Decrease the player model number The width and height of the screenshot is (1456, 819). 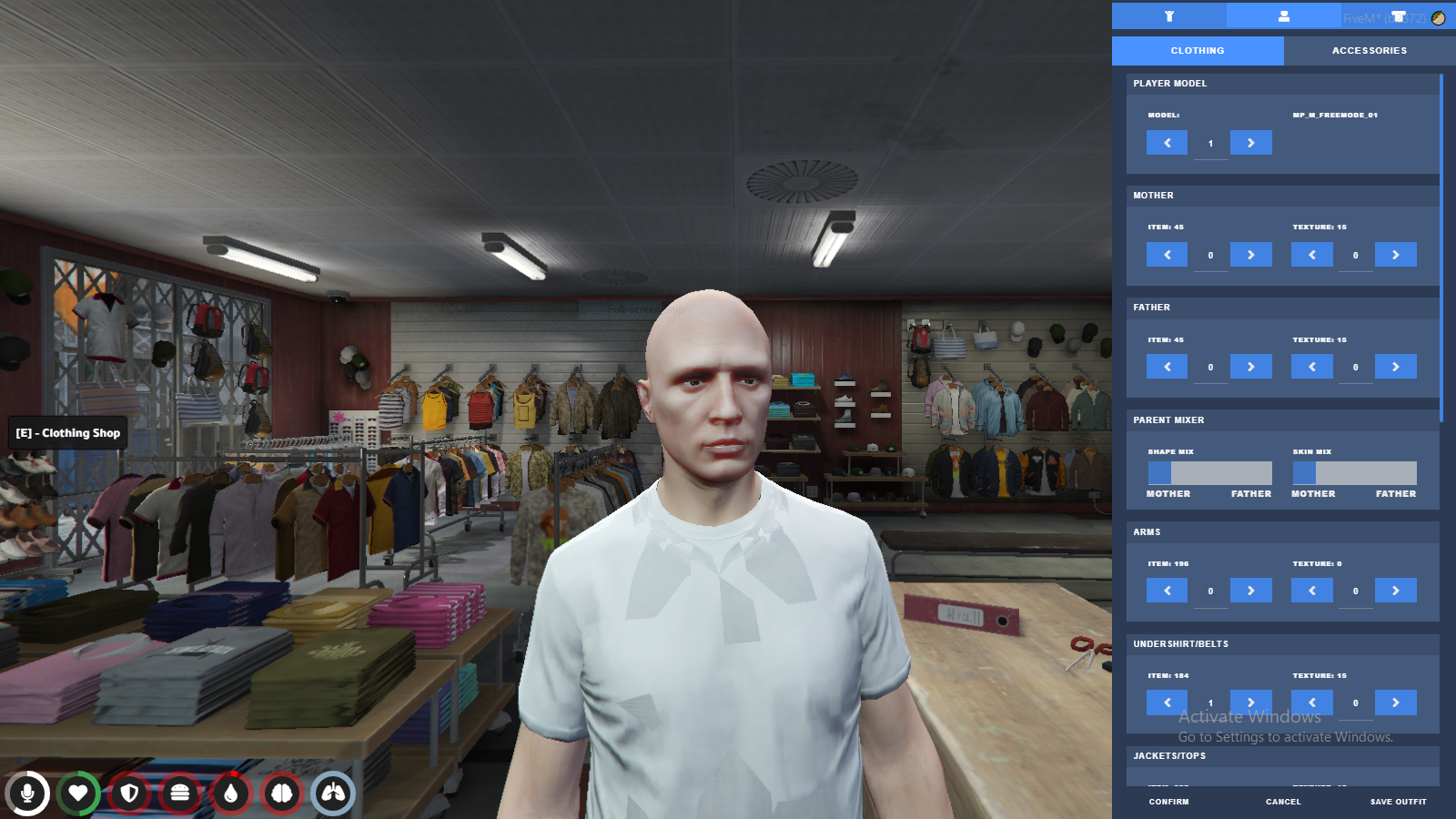click(1167, 143)
